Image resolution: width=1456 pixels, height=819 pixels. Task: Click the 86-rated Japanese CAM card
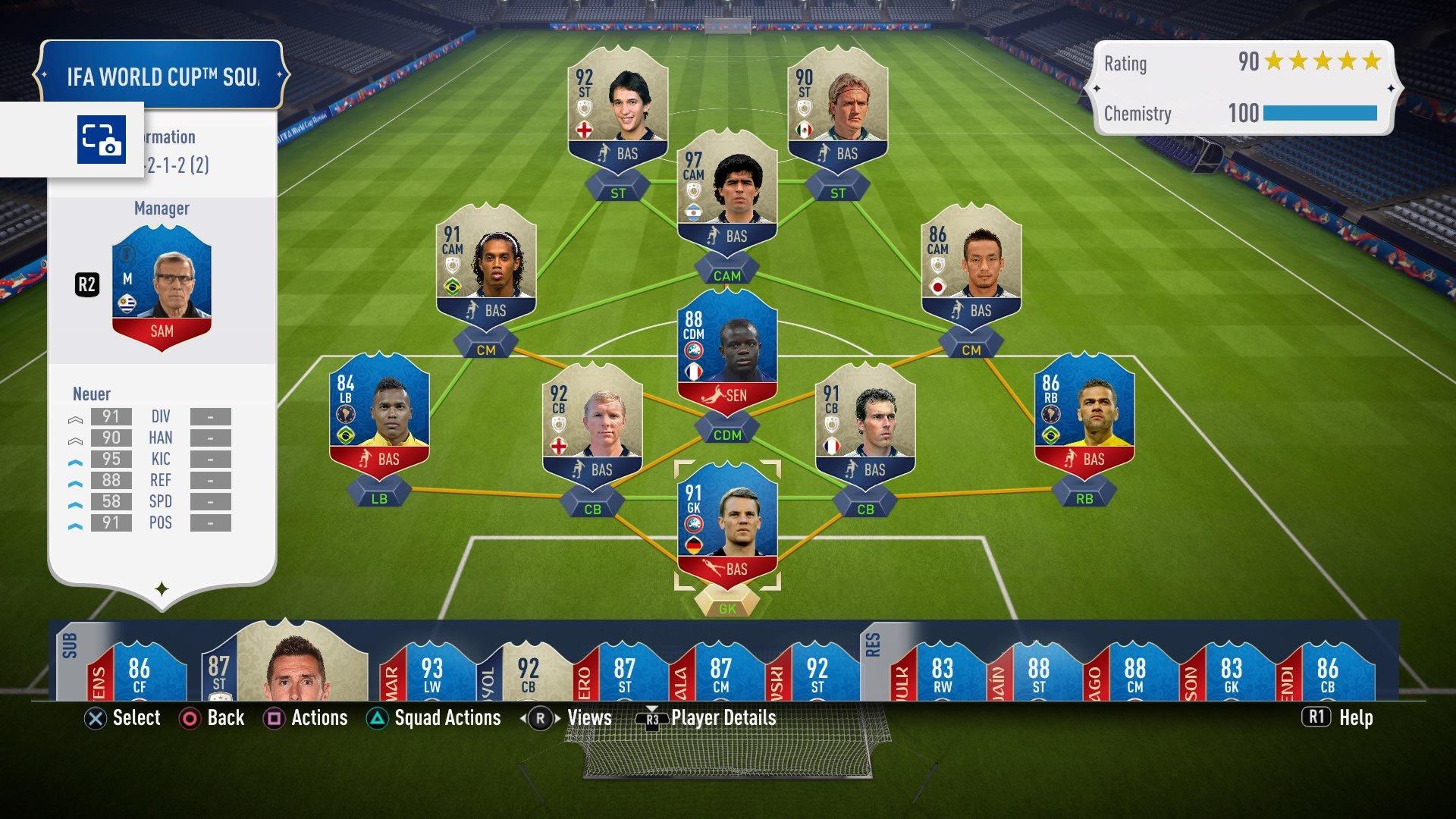(x=971, y=264)
